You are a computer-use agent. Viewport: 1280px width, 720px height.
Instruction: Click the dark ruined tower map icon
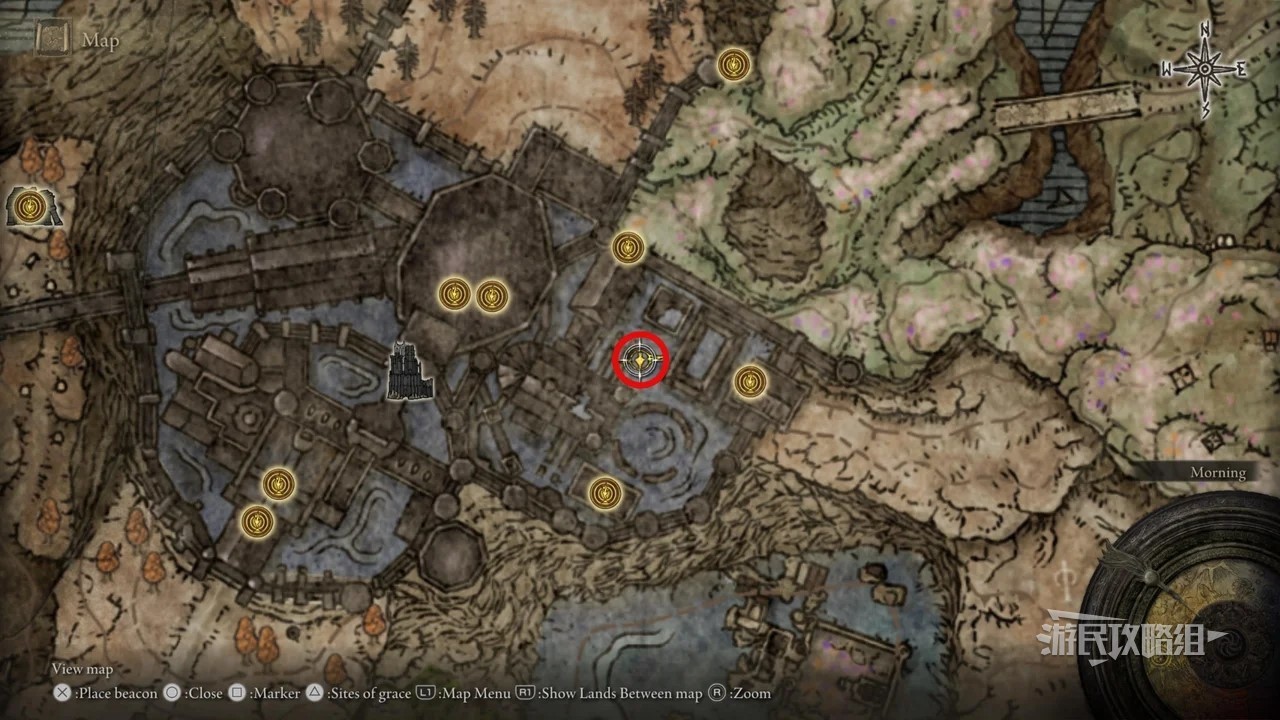(410, 371)
